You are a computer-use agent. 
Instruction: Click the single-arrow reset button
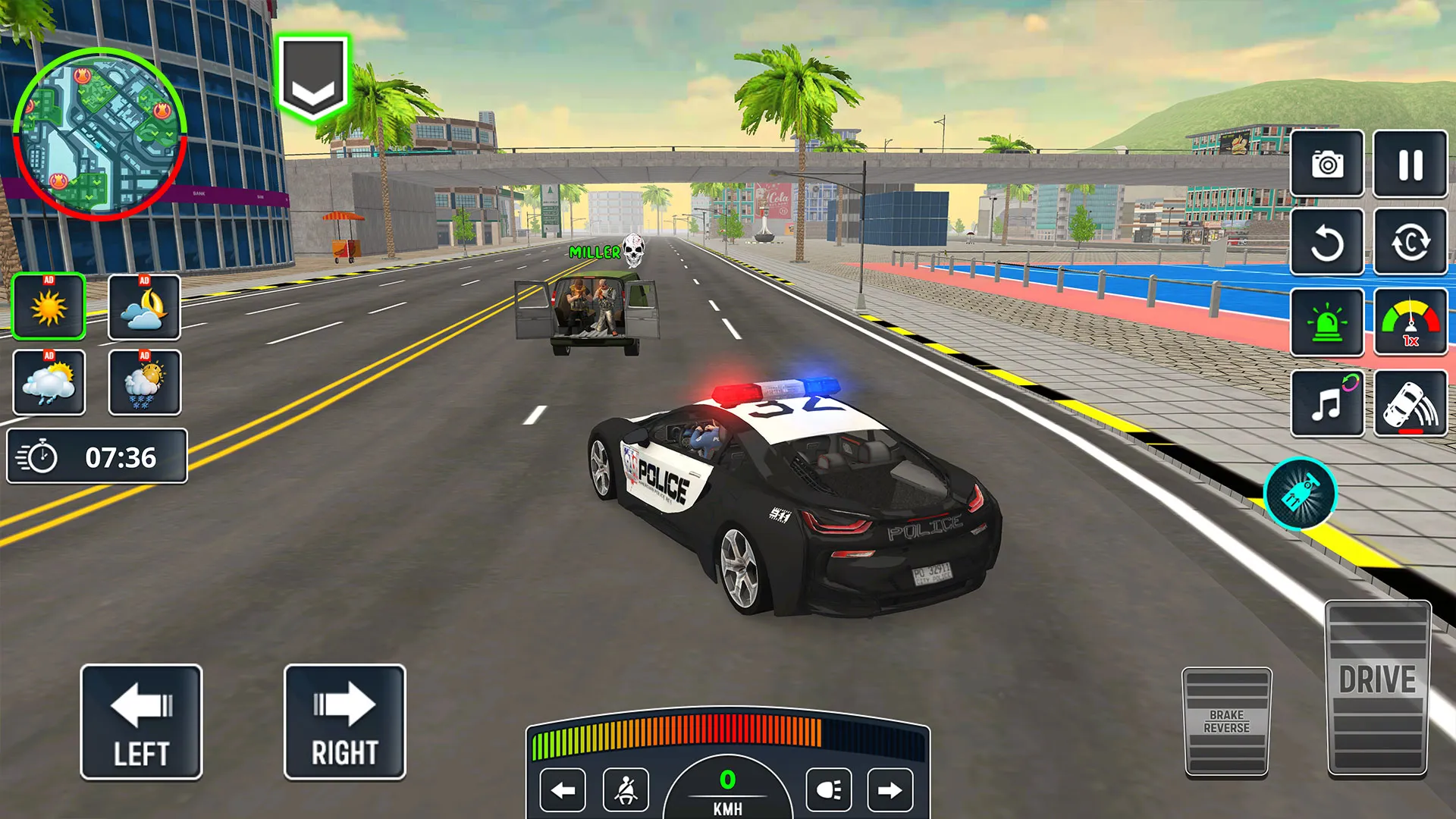[1327, 243]
